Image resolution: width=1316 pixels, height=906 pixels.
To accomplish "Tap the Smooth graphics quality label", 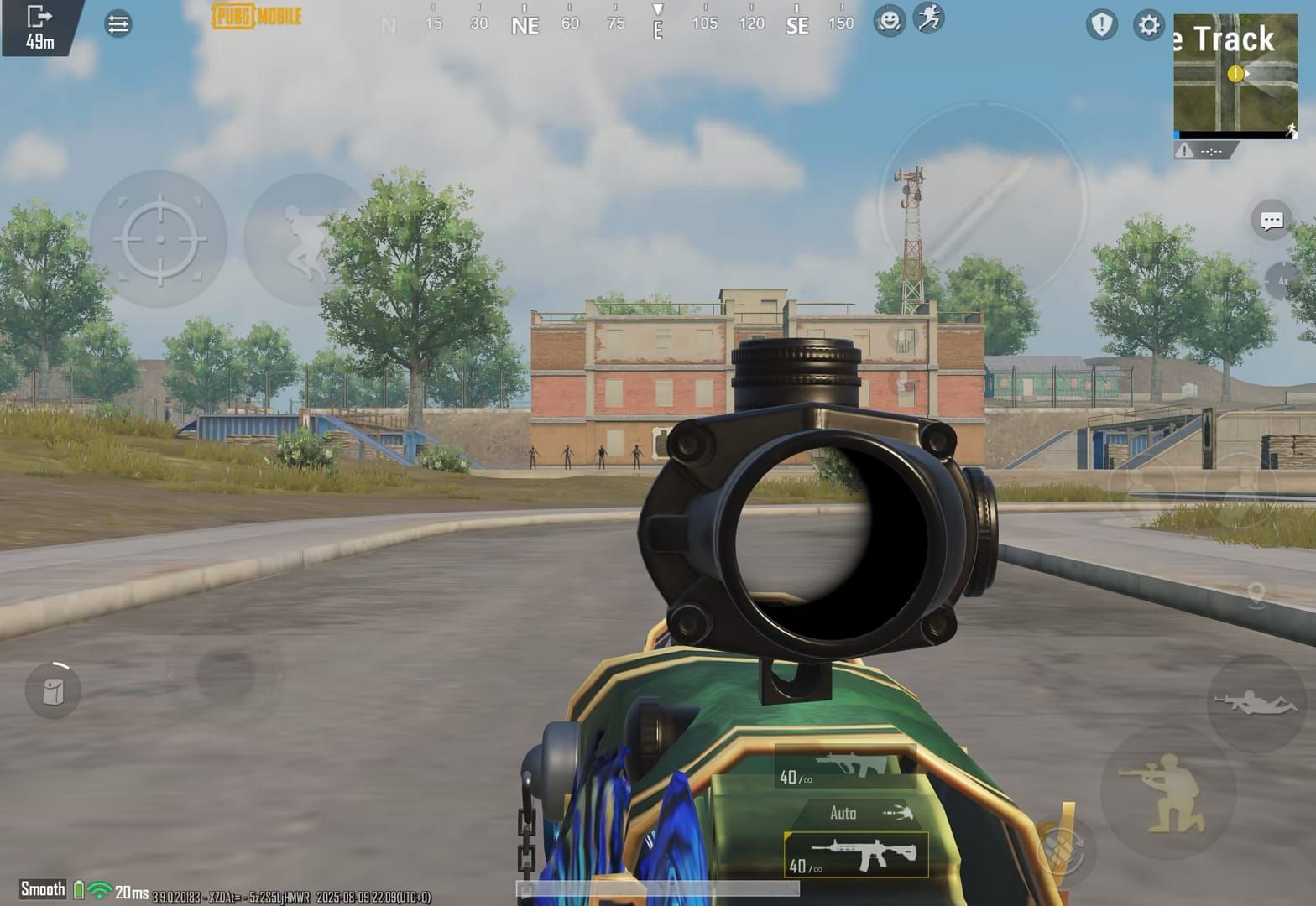I will pyautogui.click(x=44, y=888).
